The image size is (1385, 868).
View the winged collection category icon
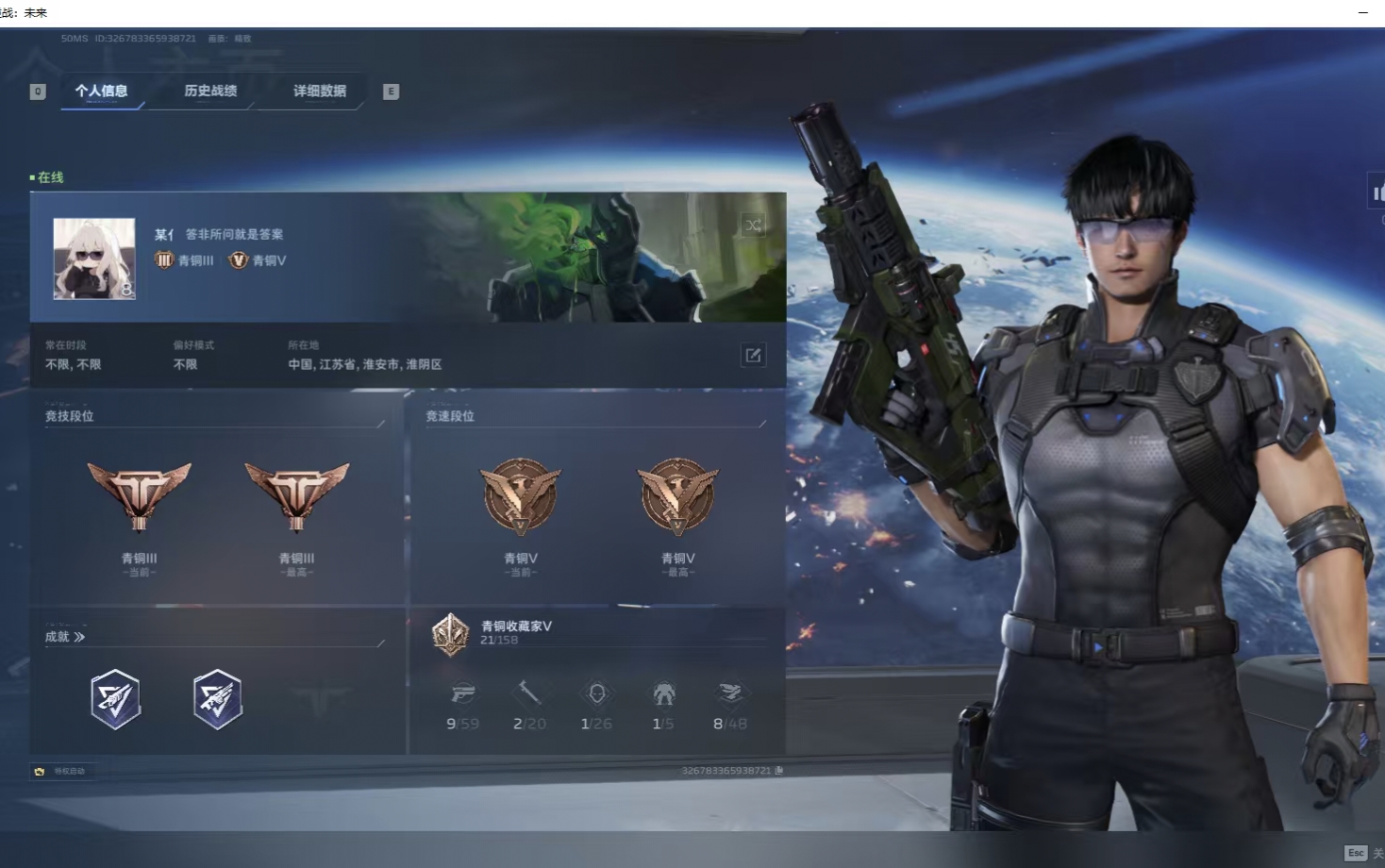730,695
